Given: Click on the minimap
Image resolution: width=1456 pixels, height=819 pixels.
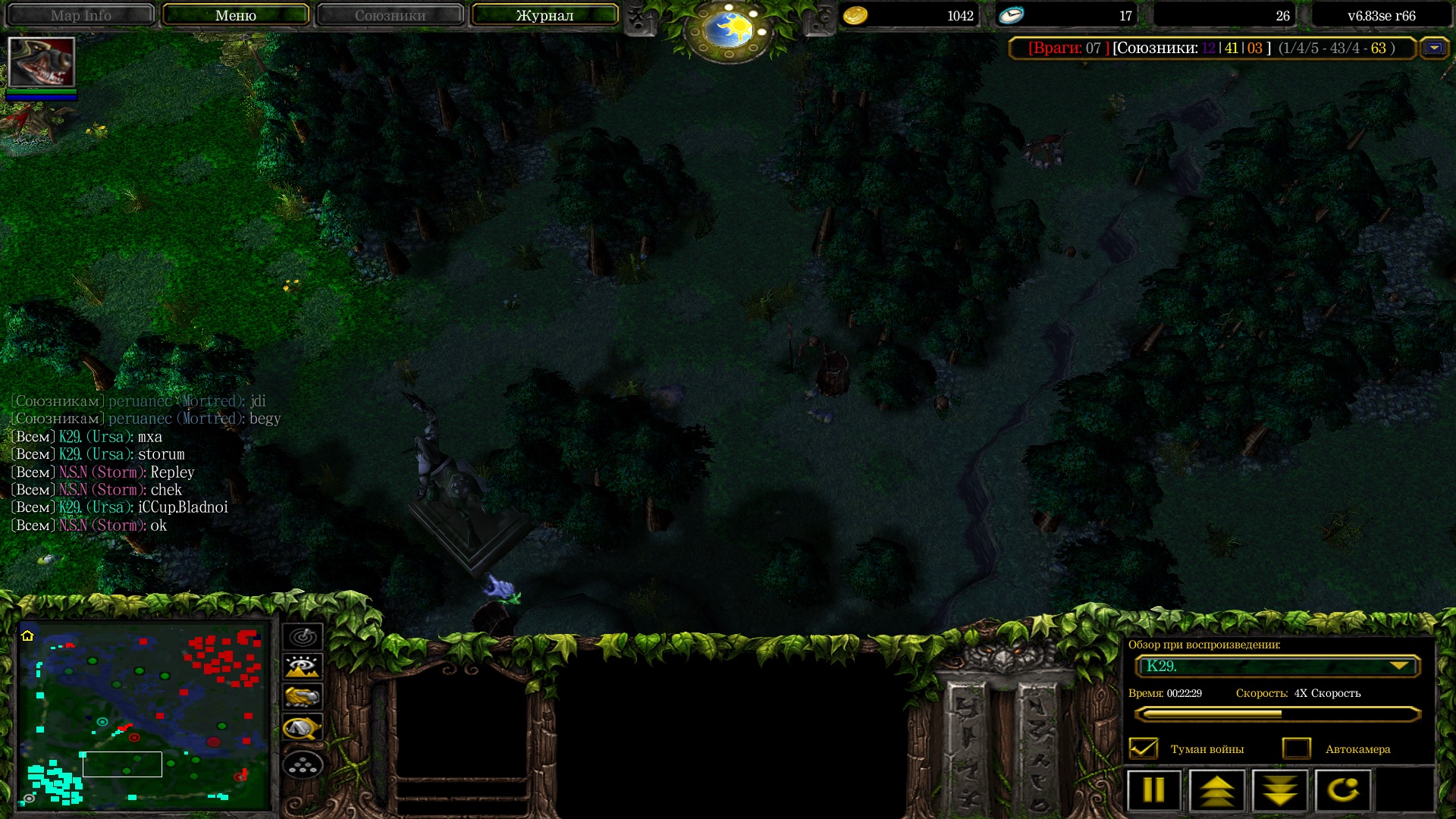Looking at the screenshot, I should point(144,715).
